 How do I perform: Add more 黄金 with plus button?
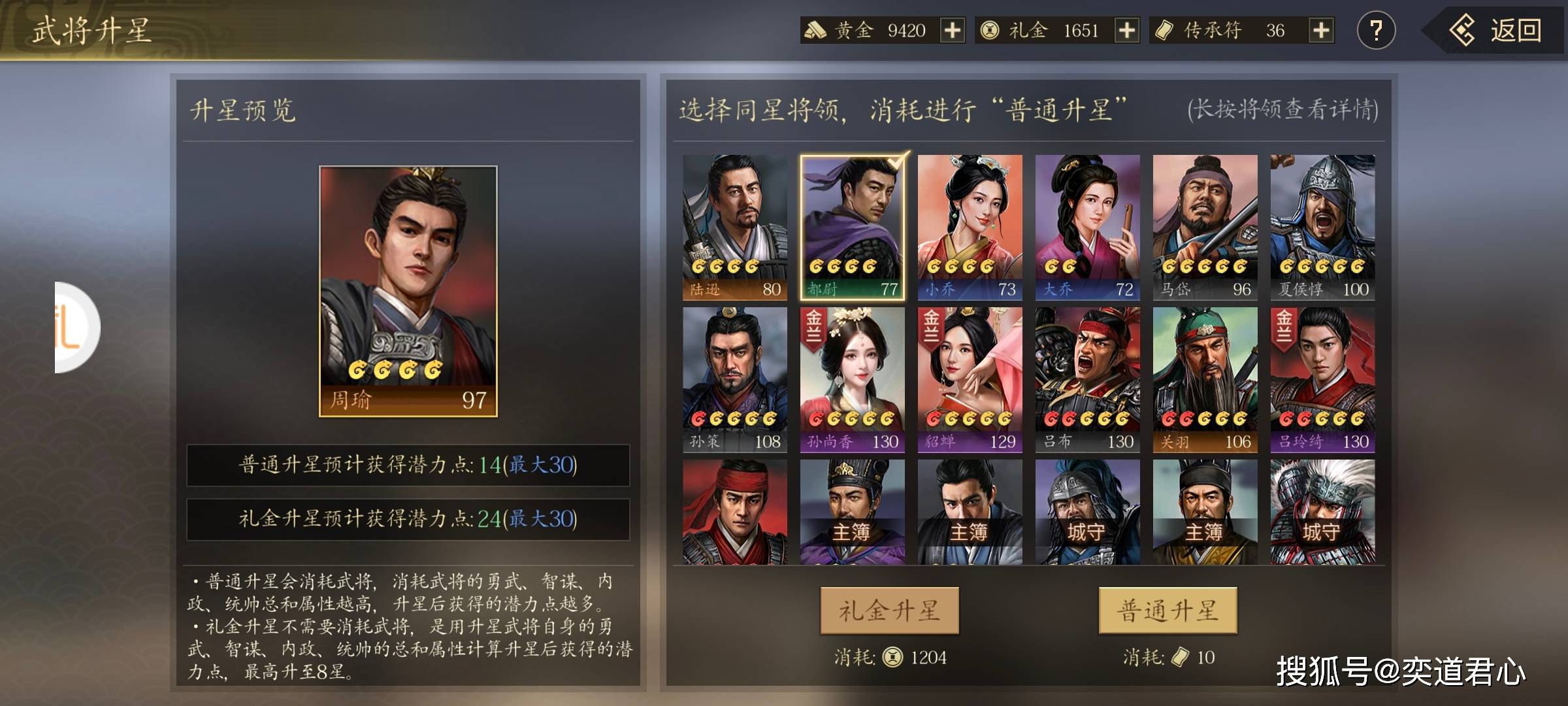point(952,31)
